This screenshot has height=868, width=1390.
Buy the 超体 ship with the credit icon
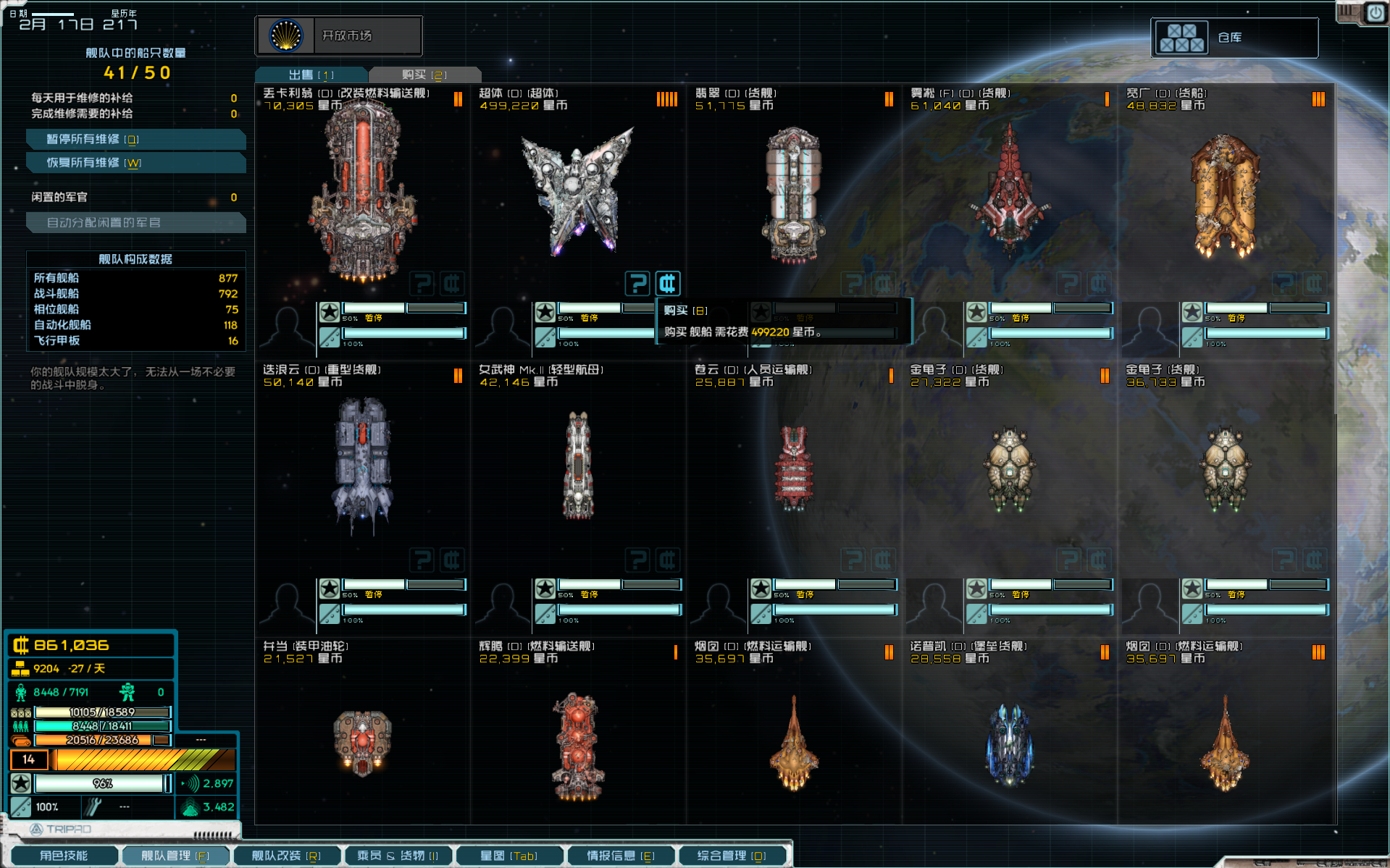point(668,283)
